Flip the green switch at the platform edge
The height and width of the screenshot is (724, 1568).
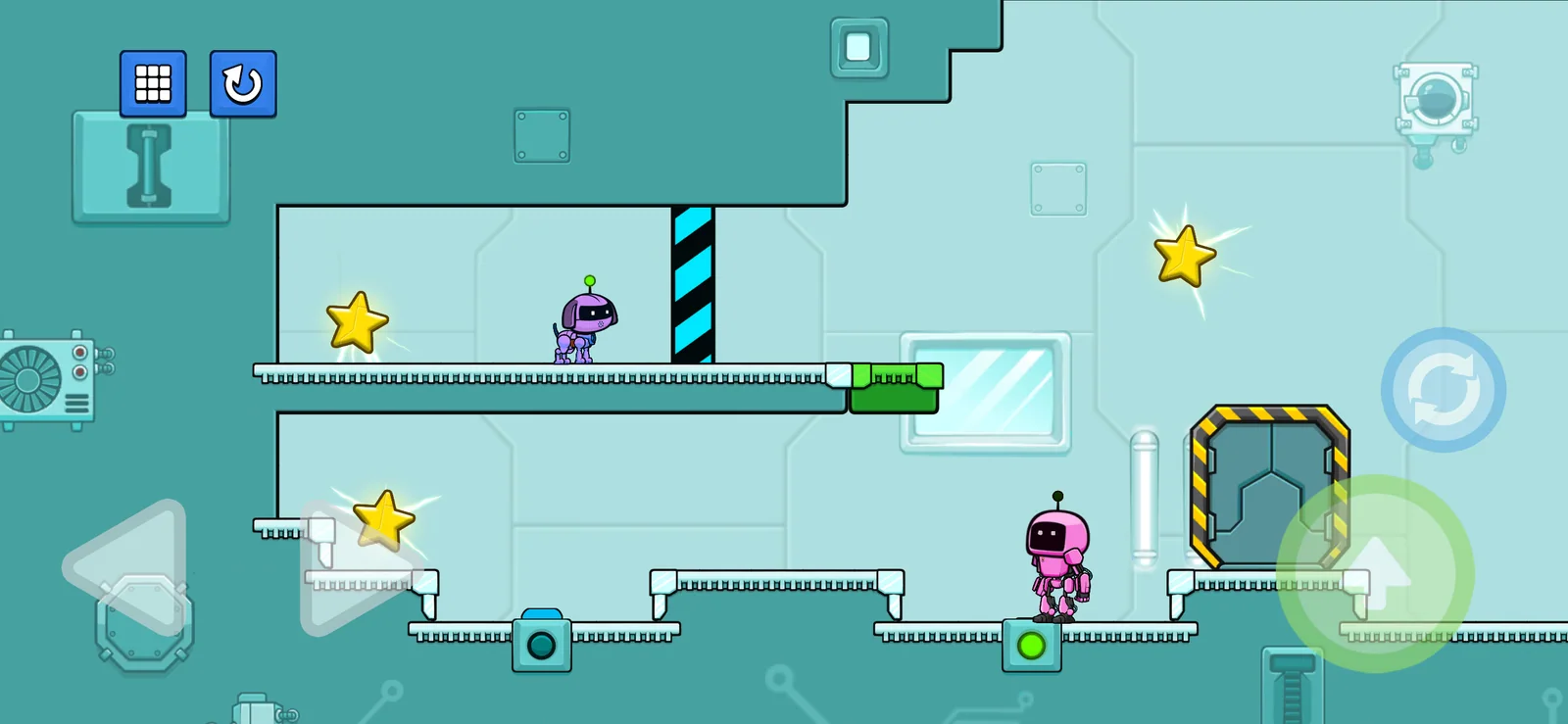click(x=897, y=382)
